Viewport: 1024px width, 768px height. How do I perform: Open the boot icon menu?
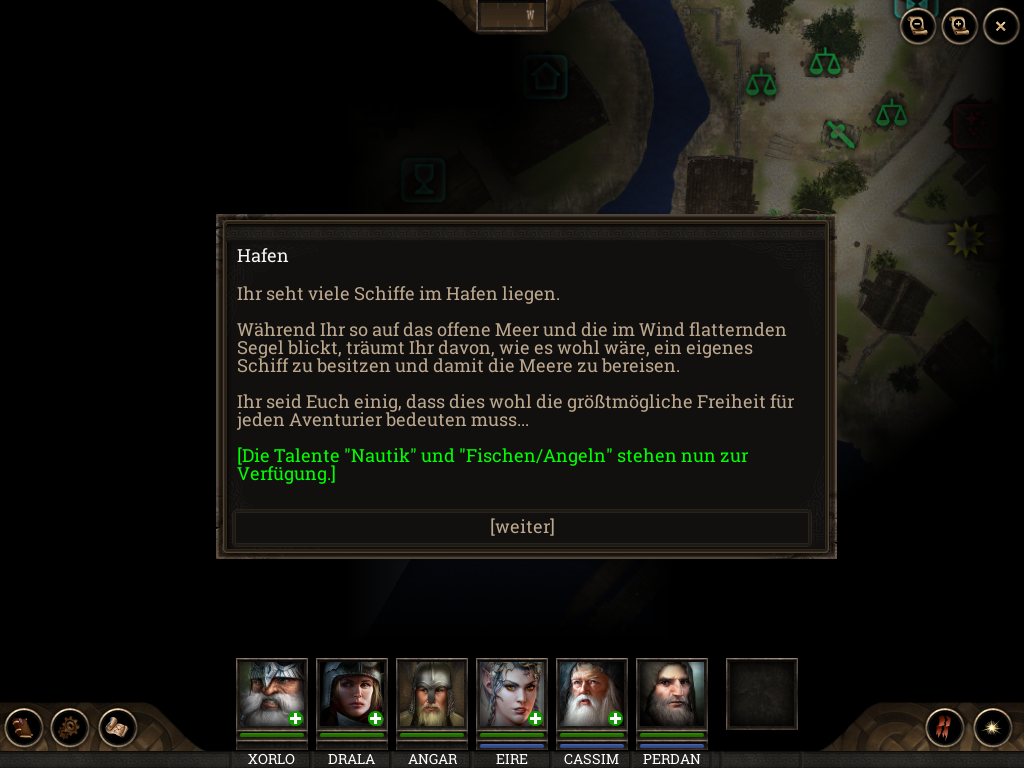pyautogui.click(x=24, y=728)
